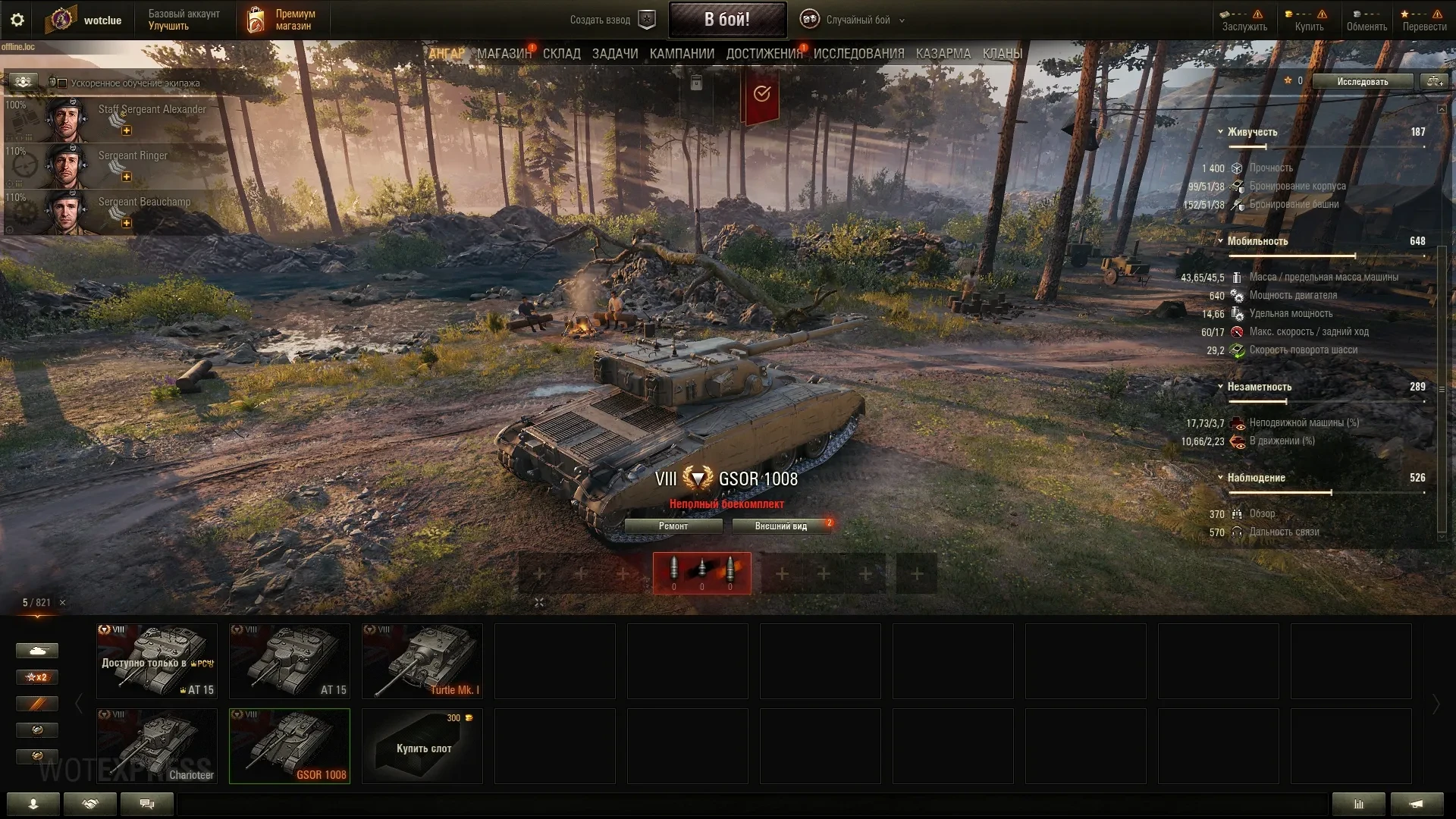Open the Премиум магазин shop
The image size is (1456, 819).
(x=281, y=20)
